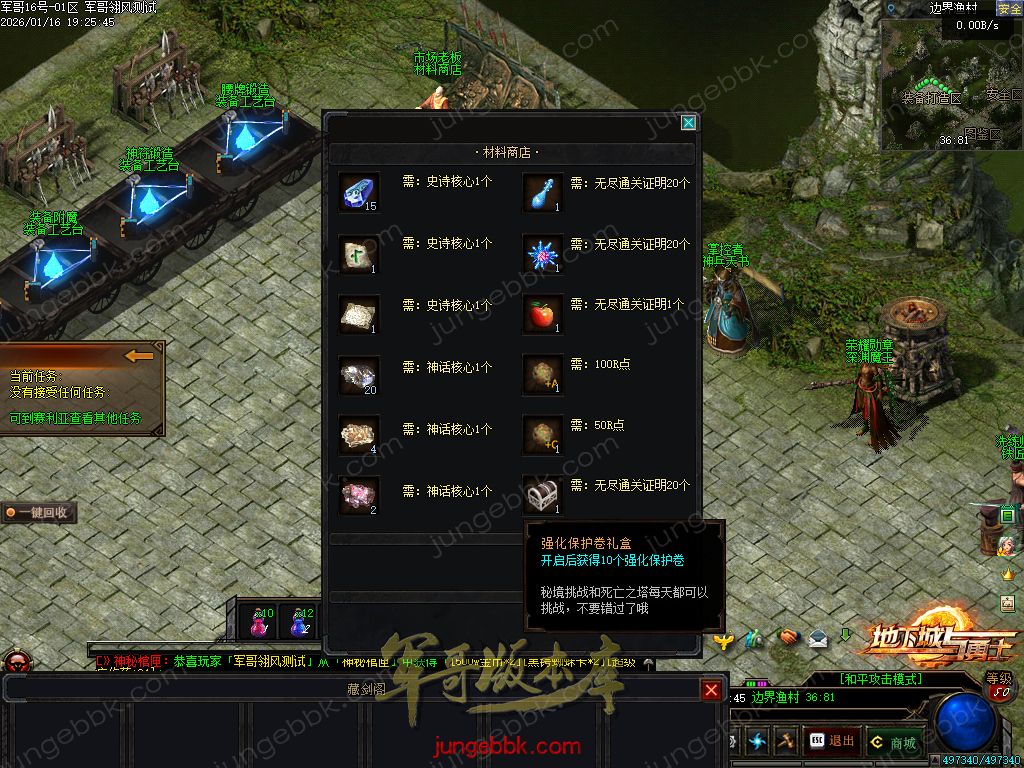The width and height of the screenshot is (1024, 768).
Task: Collapse the quest tracker with orange arrow
Action: click(x=139, y=355)
